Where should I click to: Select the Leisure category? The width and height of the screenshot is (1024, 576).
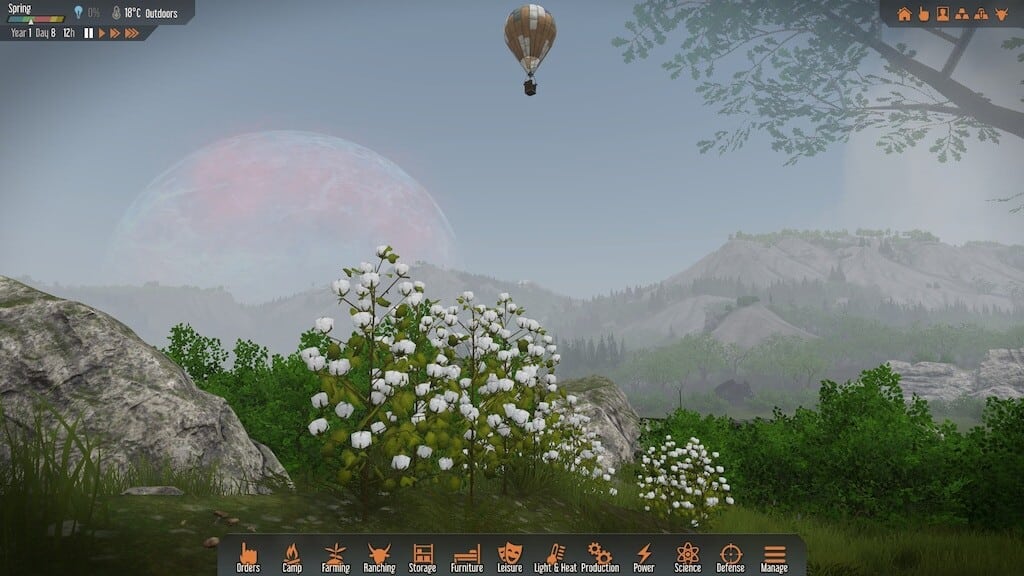point(510,556)
